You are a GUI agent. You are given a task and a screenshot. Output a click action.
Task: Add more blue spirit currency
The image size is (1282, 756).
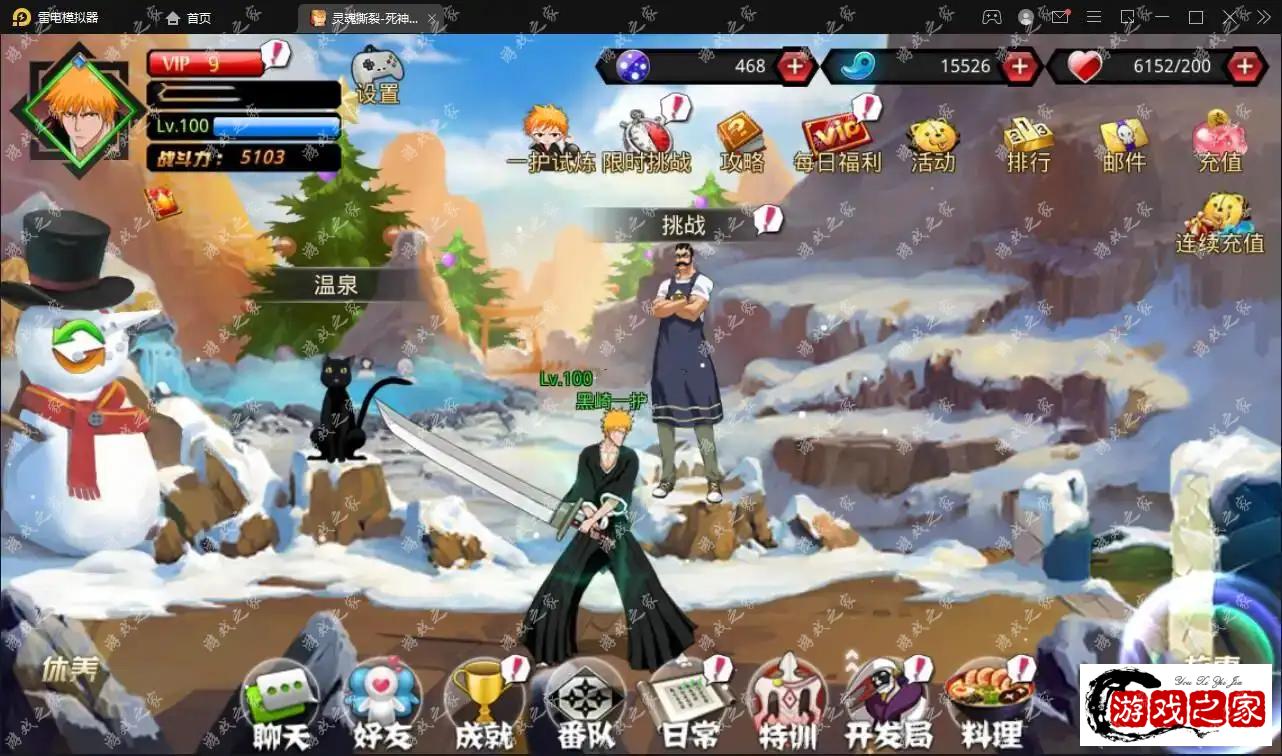1019,67
